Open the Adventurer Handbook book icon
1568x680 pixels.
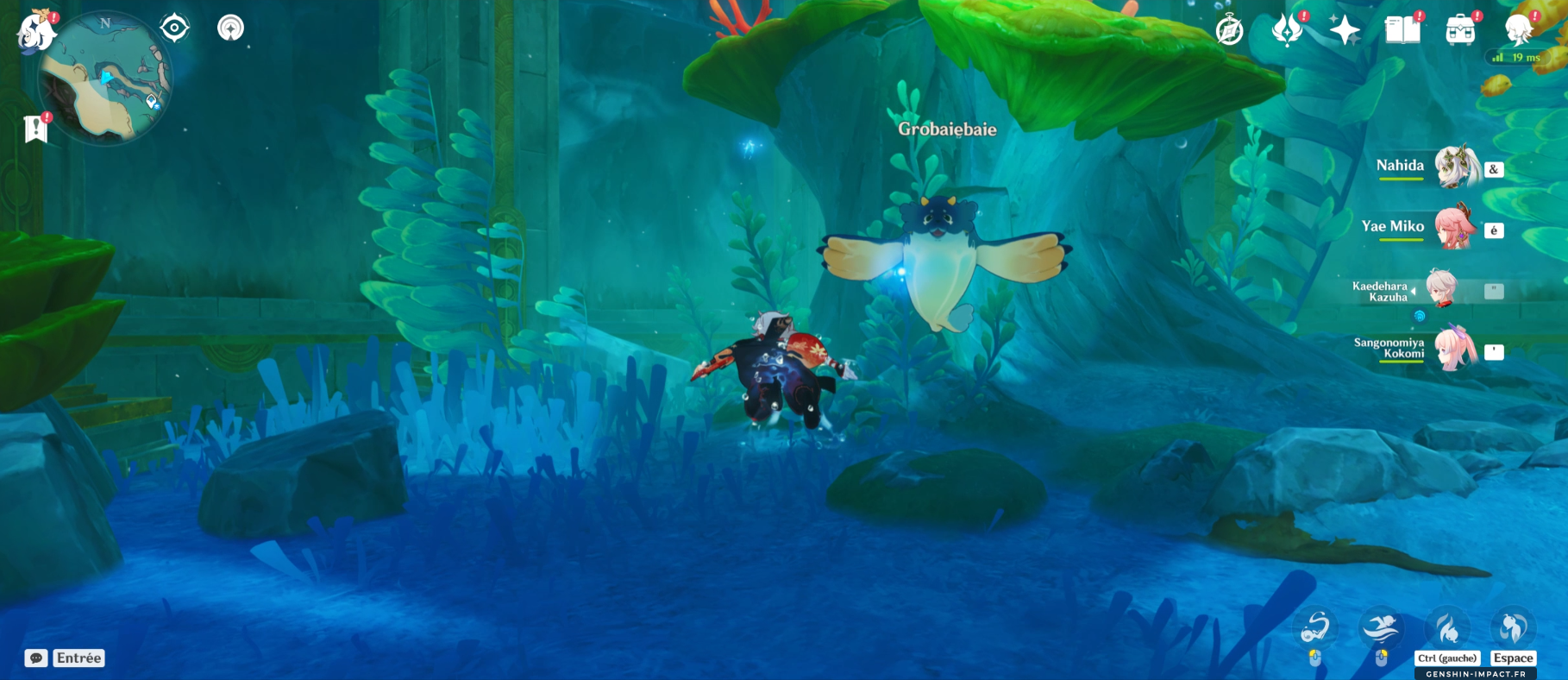click(x=1402, y=30)
